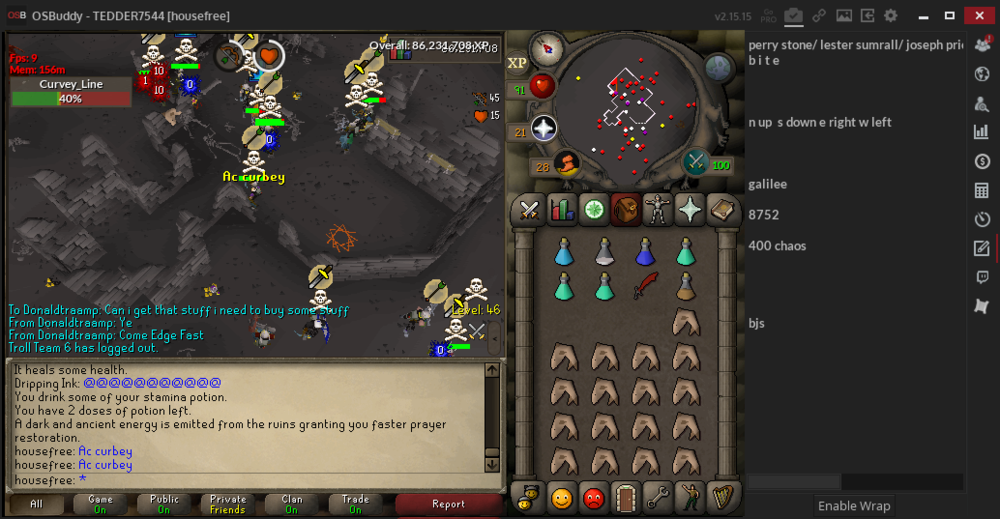
Task: Toggle the Public chat filter
Action: coord(164,504)
